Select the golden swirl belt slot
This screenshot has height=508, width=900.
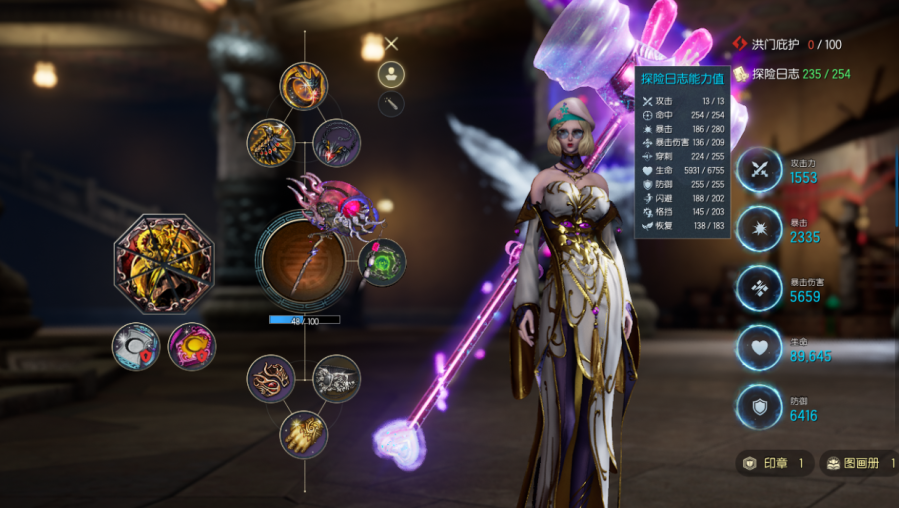pyautogui.click(x=271, y=379)
